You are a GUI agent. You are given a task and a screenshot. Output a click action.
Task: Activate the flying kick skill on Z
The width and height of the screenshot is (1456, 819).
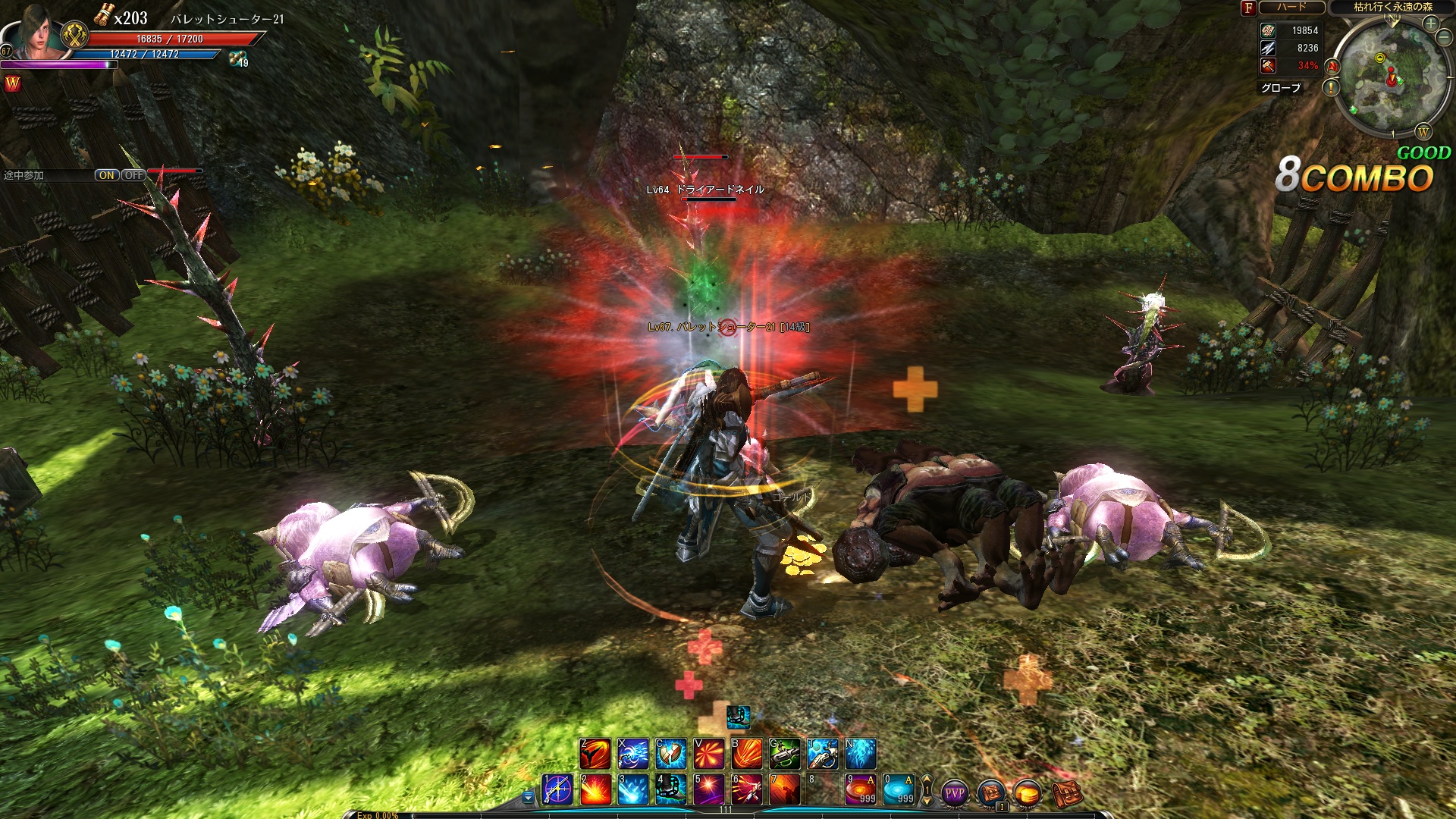pos(595,754)
